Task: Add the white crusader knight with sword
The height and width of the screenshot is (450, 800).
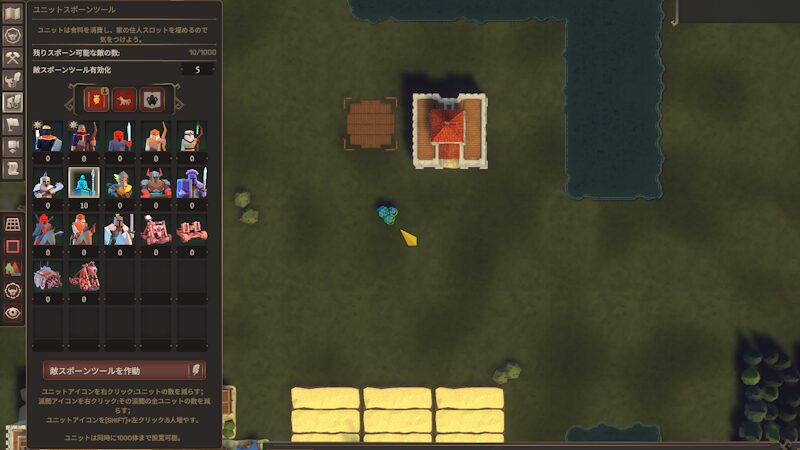Action: pyautogui.click(x=119, y=229)
